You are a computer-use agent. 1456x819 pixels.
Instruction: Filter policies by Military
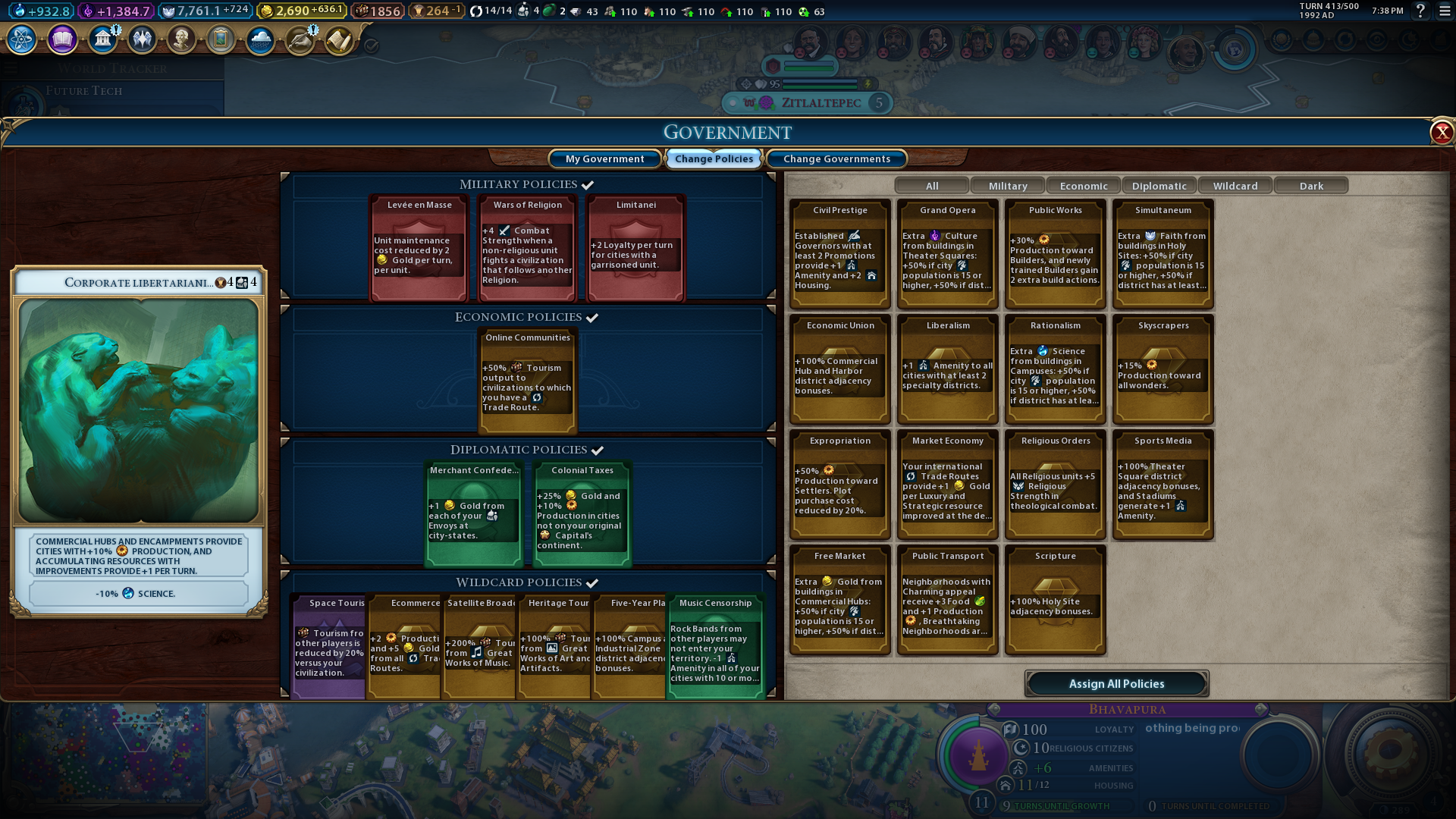1007,186
